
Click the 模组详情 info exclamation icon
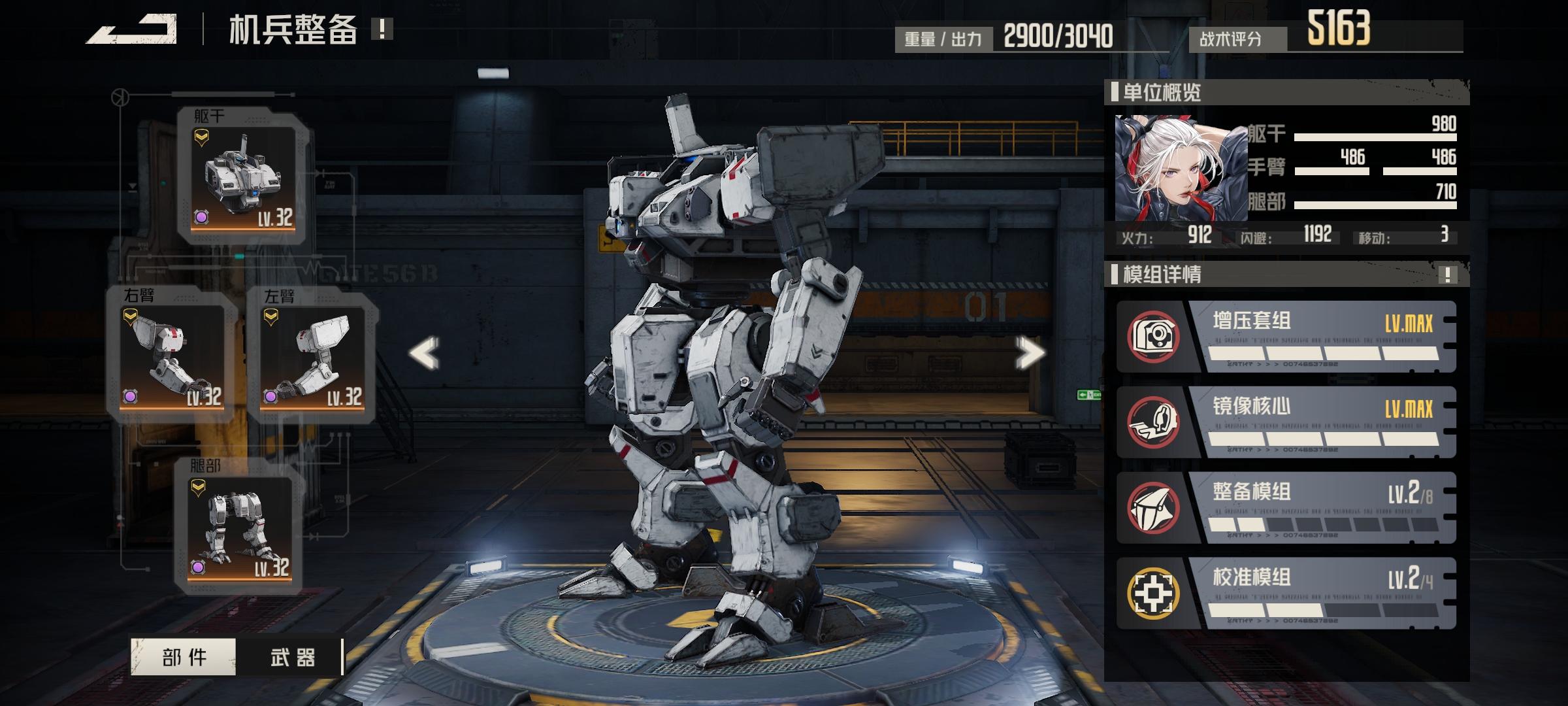tap(1448, 275)
